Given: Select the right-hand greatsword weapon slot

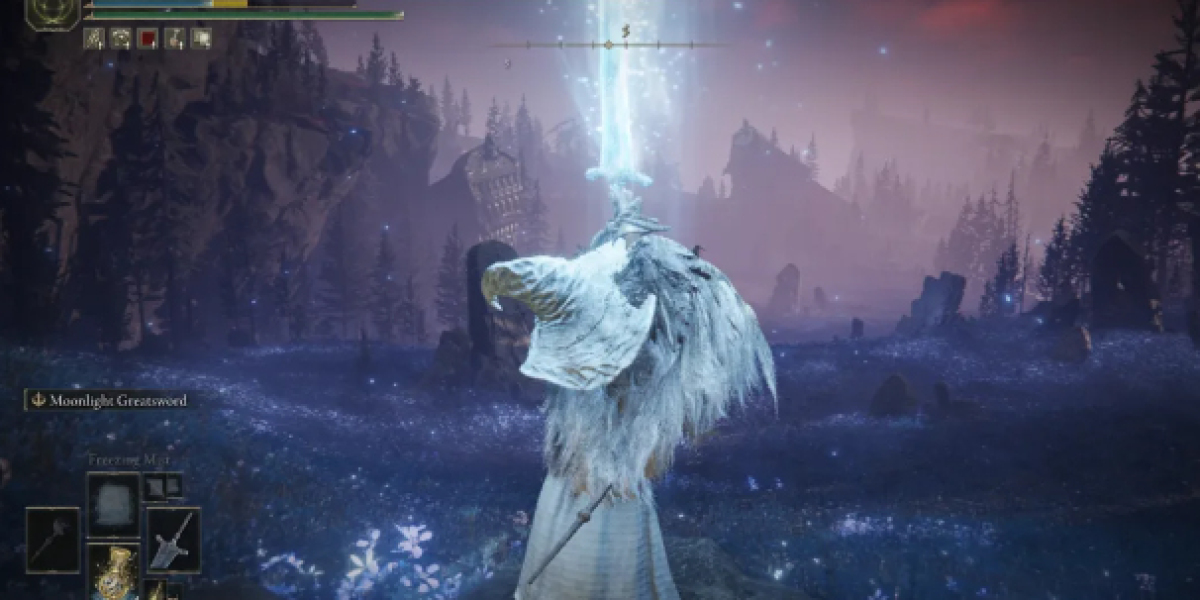Looking at the screenshot, I should pyautogui.click(x=173, y=540).
